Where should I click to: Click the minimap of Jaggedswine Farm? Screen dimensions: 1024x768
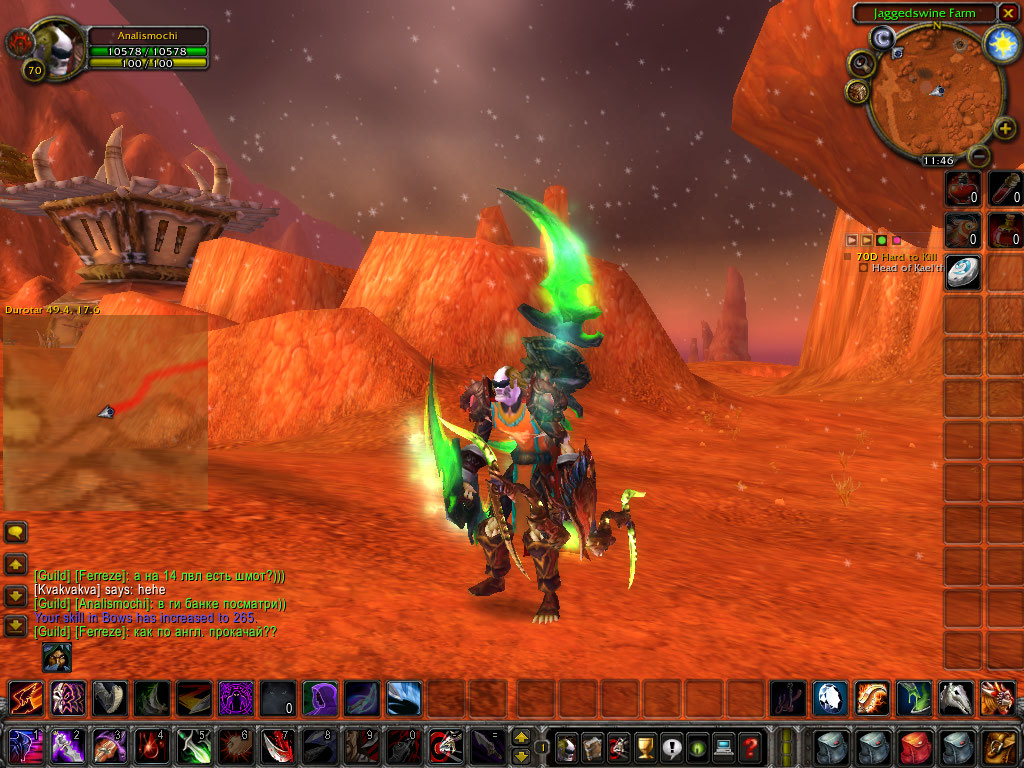[935, 93]
